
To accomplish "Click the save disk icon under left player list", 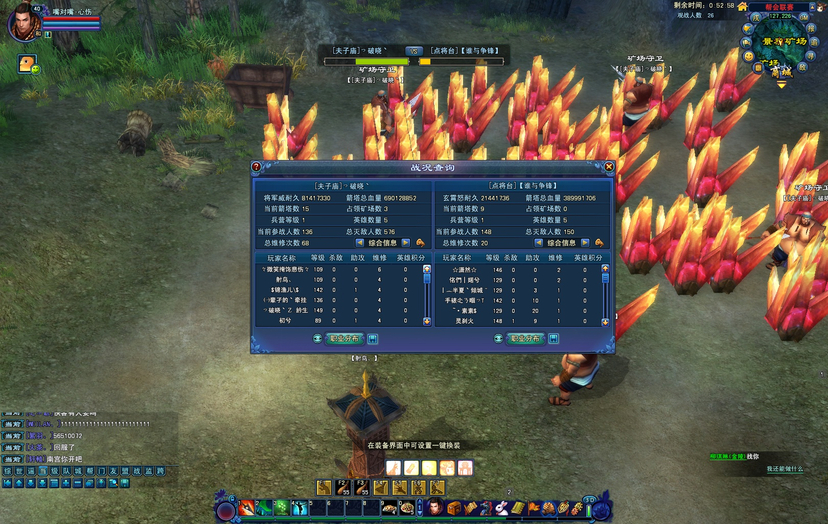I will (372, 339).
